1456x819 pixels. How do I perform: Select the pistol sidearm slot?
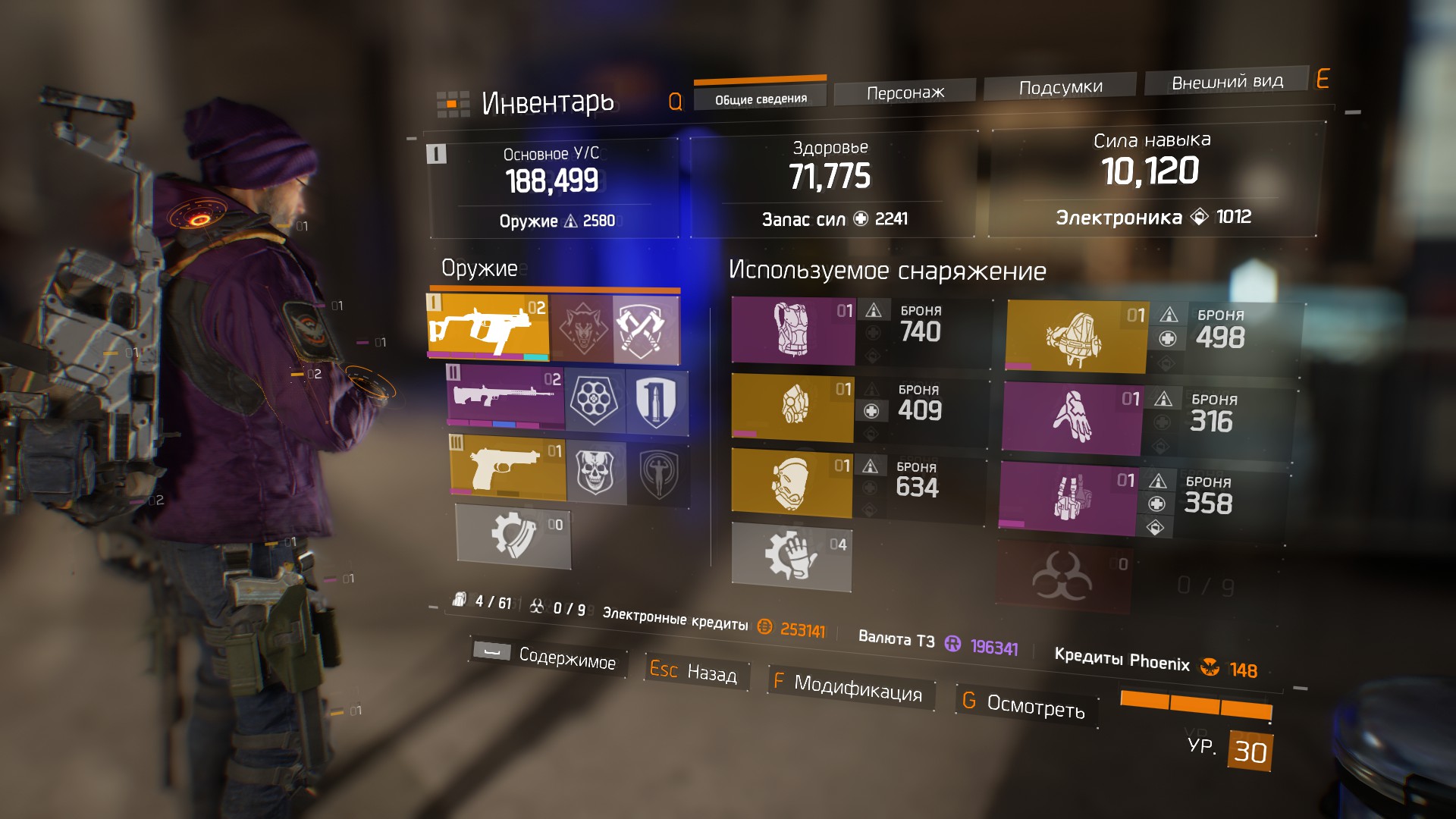pyautogui.click(x=508, y=466)
